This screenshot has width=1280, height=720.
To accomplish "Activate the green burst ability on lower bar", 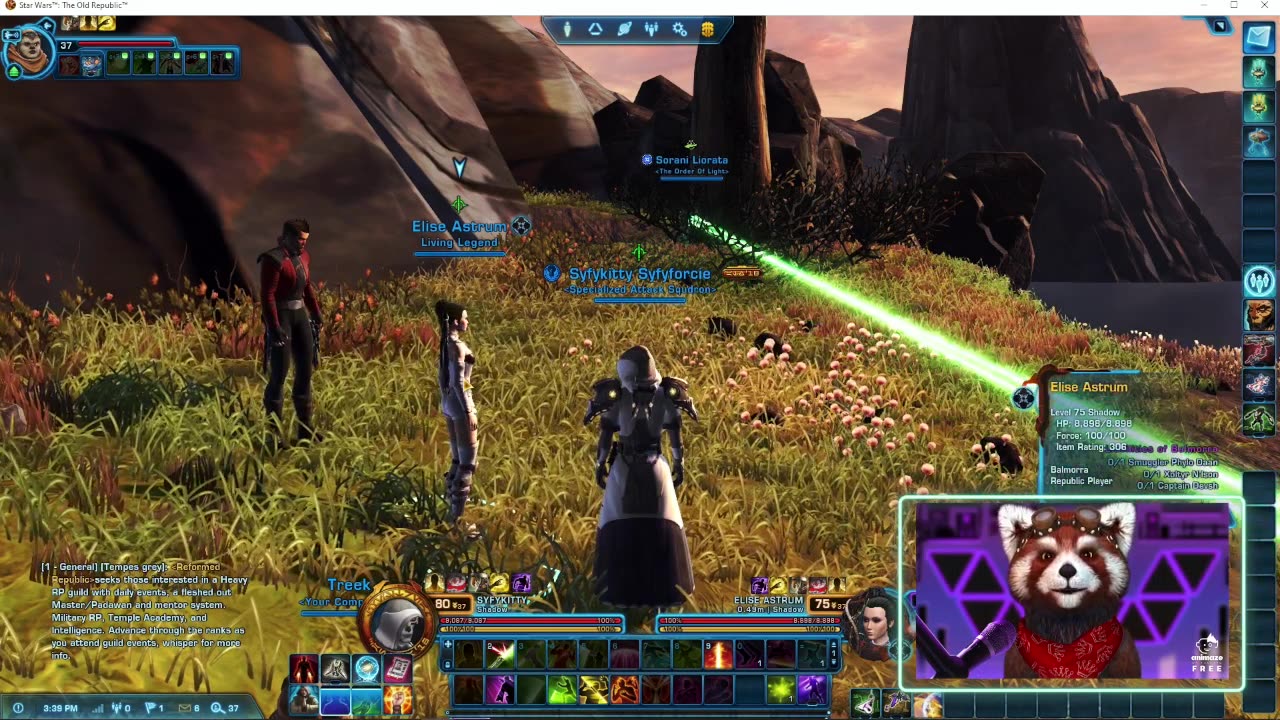I will (780, 689).
